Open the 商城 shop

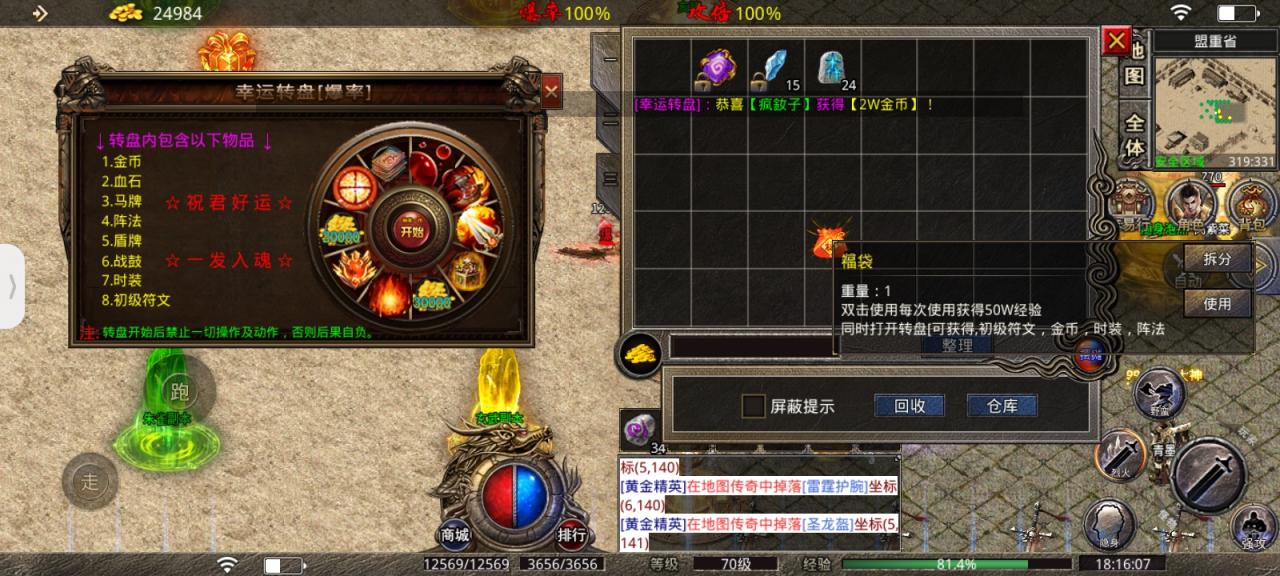(455, 535)
